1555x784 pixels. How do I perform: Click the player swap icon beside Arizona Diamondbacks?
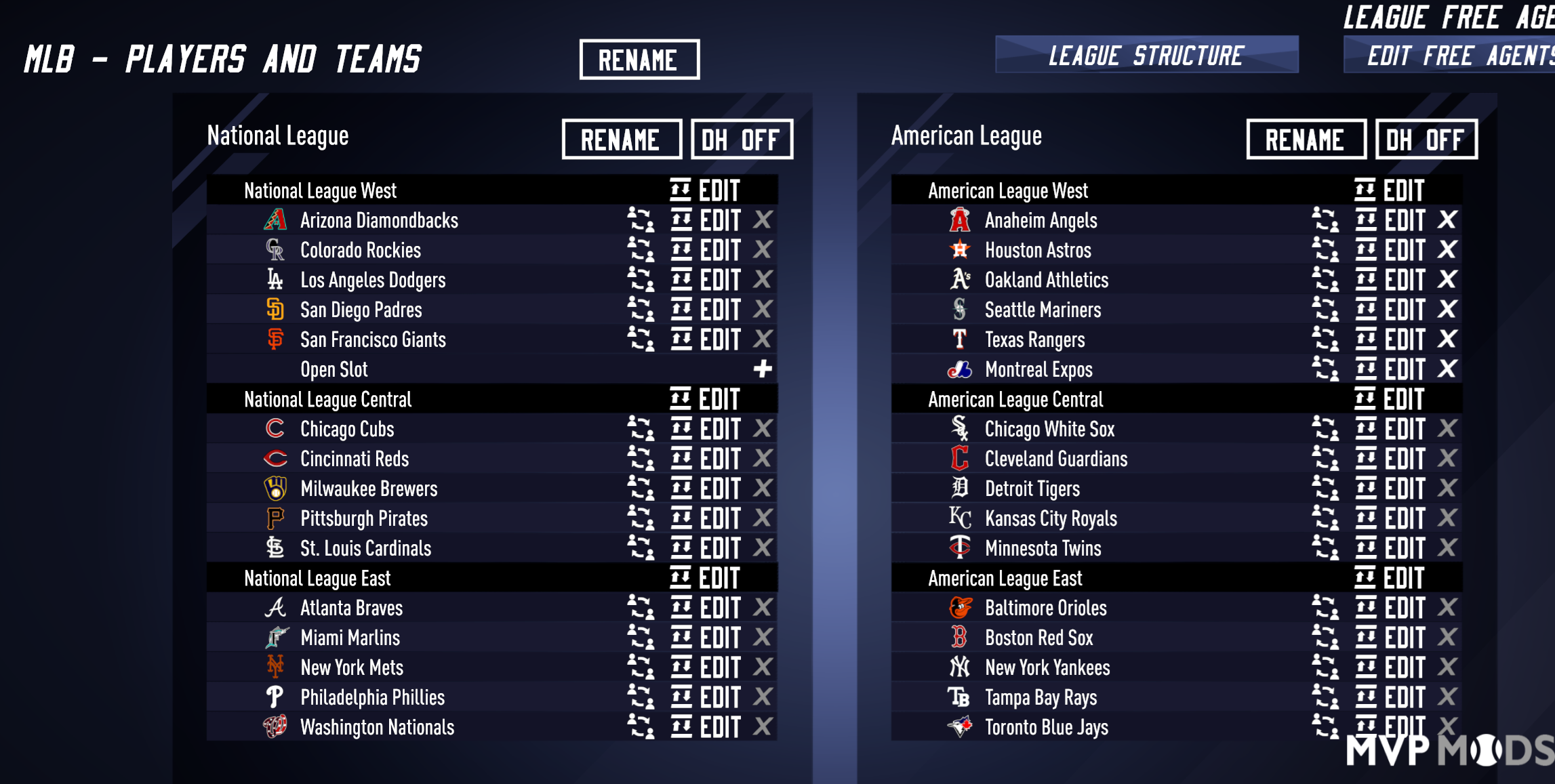(639, 220)
